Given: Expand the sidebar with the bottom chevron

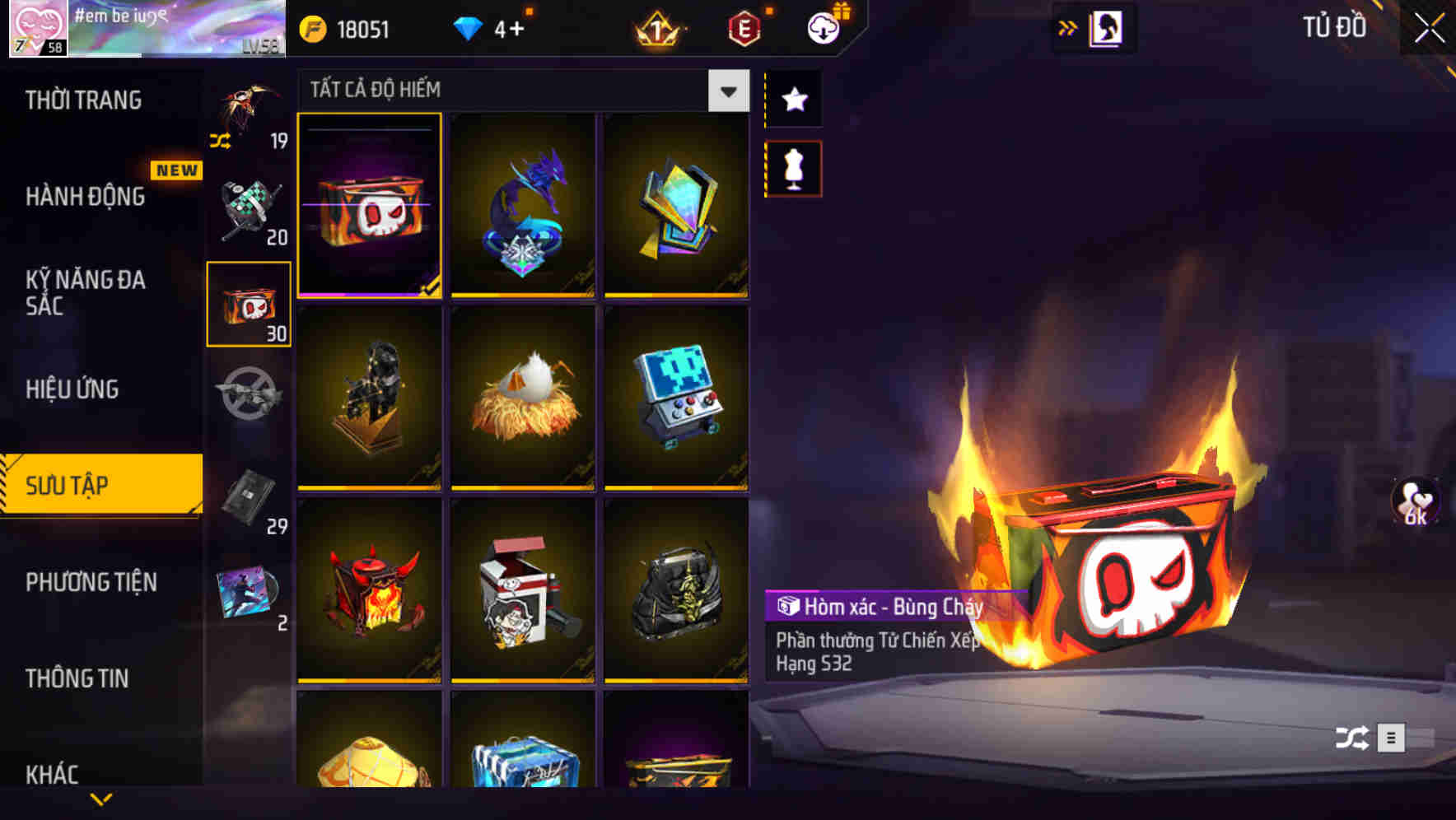Looking at the screenshot, I should click(100, 797).
